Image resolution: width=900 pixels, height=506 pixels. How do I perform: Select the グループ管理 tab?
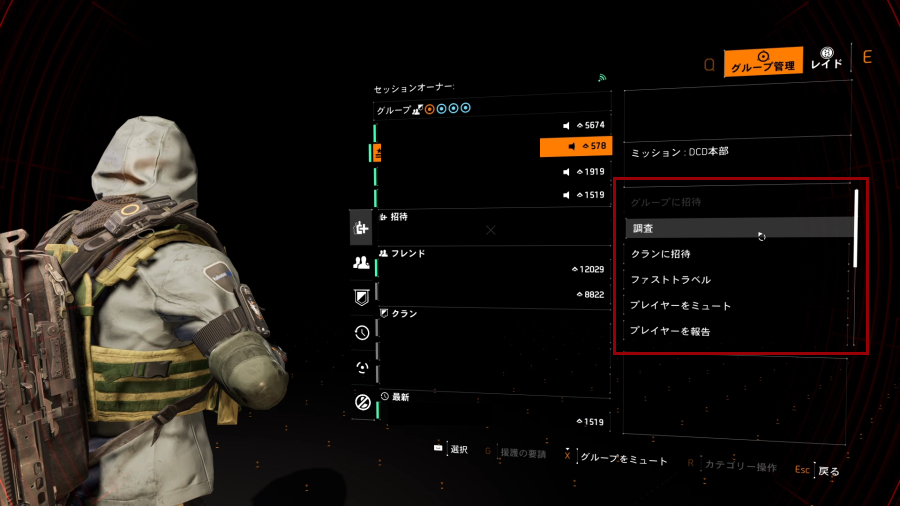[x=763, y=62]
